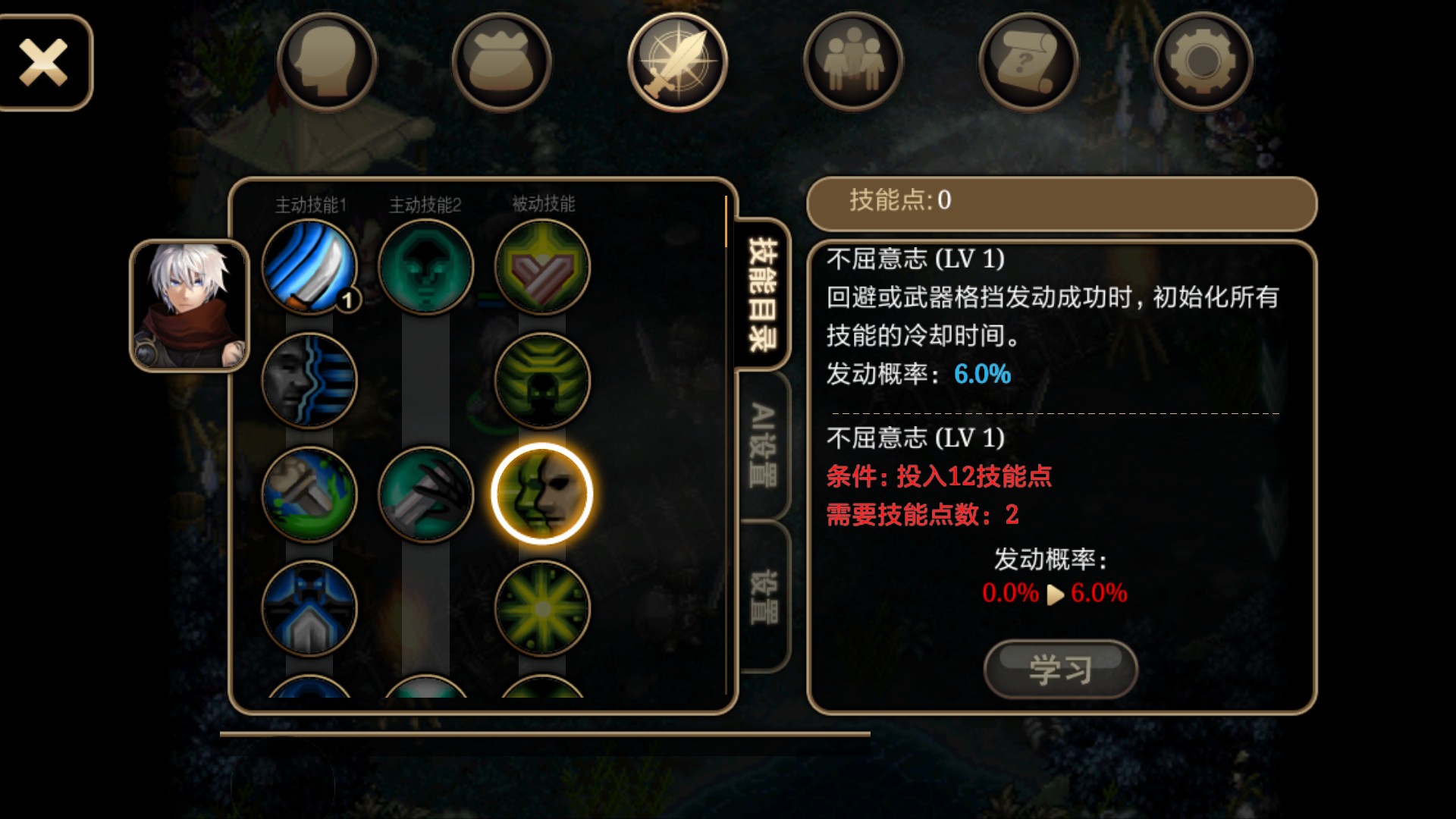The image size is (1456, 819).
Task: Open the inventory bag menu
Action: pos(501,63)
